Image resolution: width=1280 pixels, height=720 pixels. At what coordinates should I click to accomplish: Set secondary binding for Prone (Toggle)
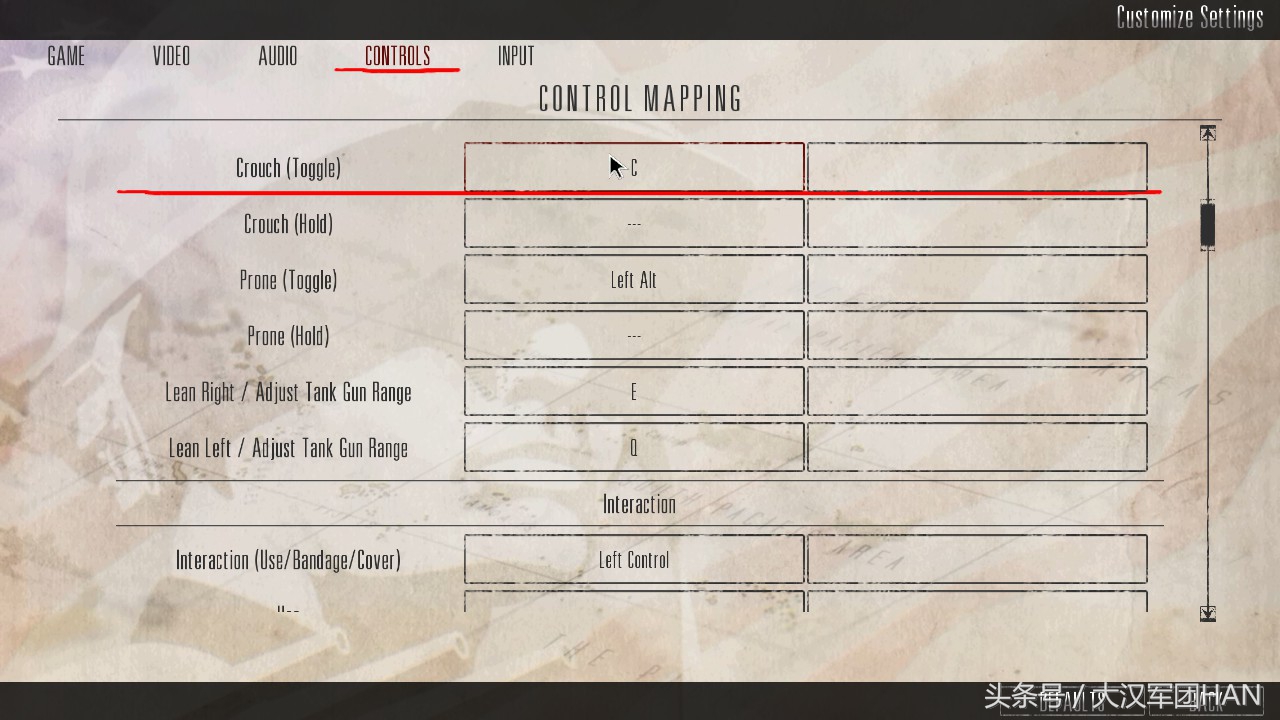(x=977, y=280)
